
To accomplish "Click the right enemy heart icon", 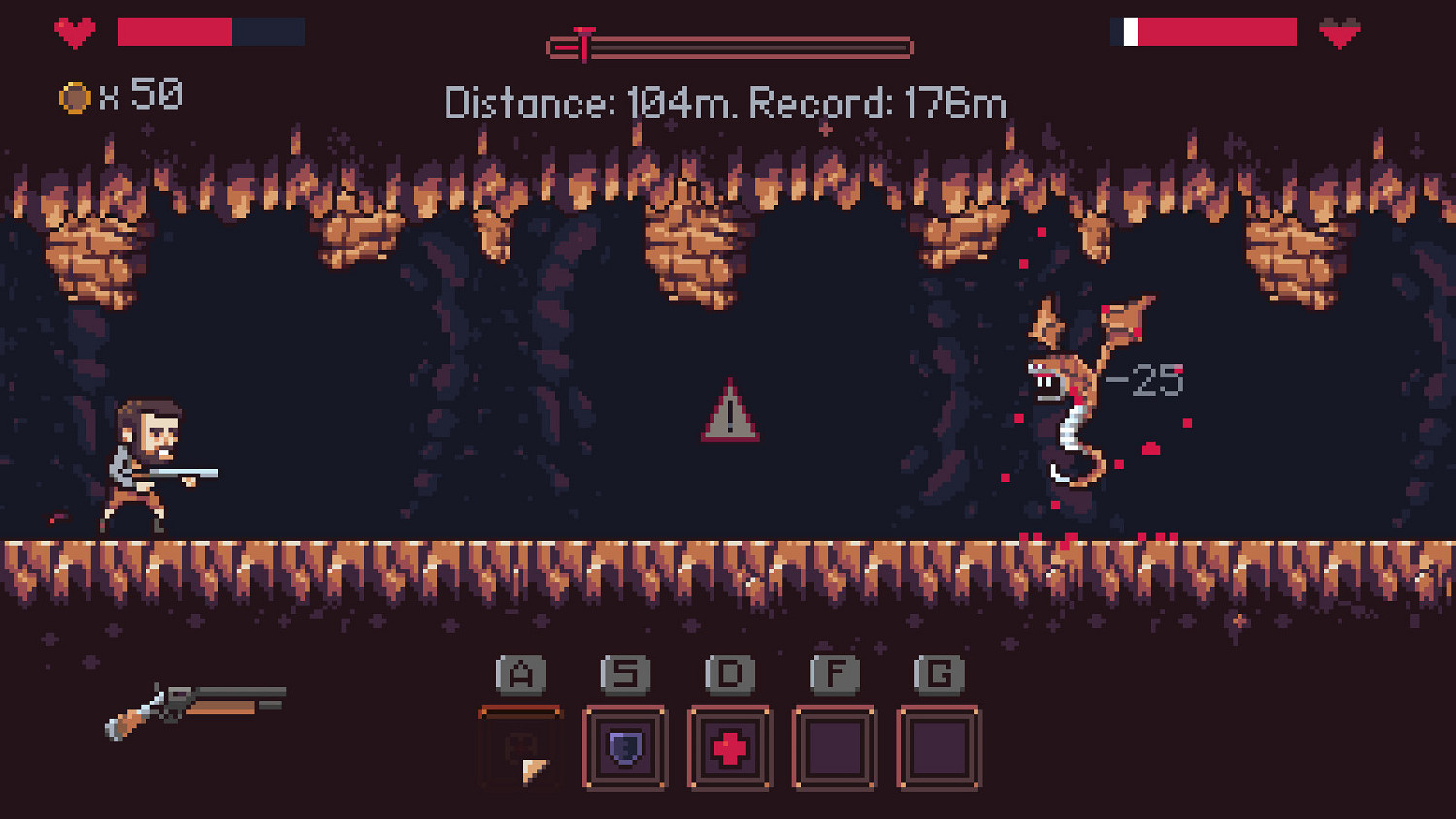I will pos(1340,33).
